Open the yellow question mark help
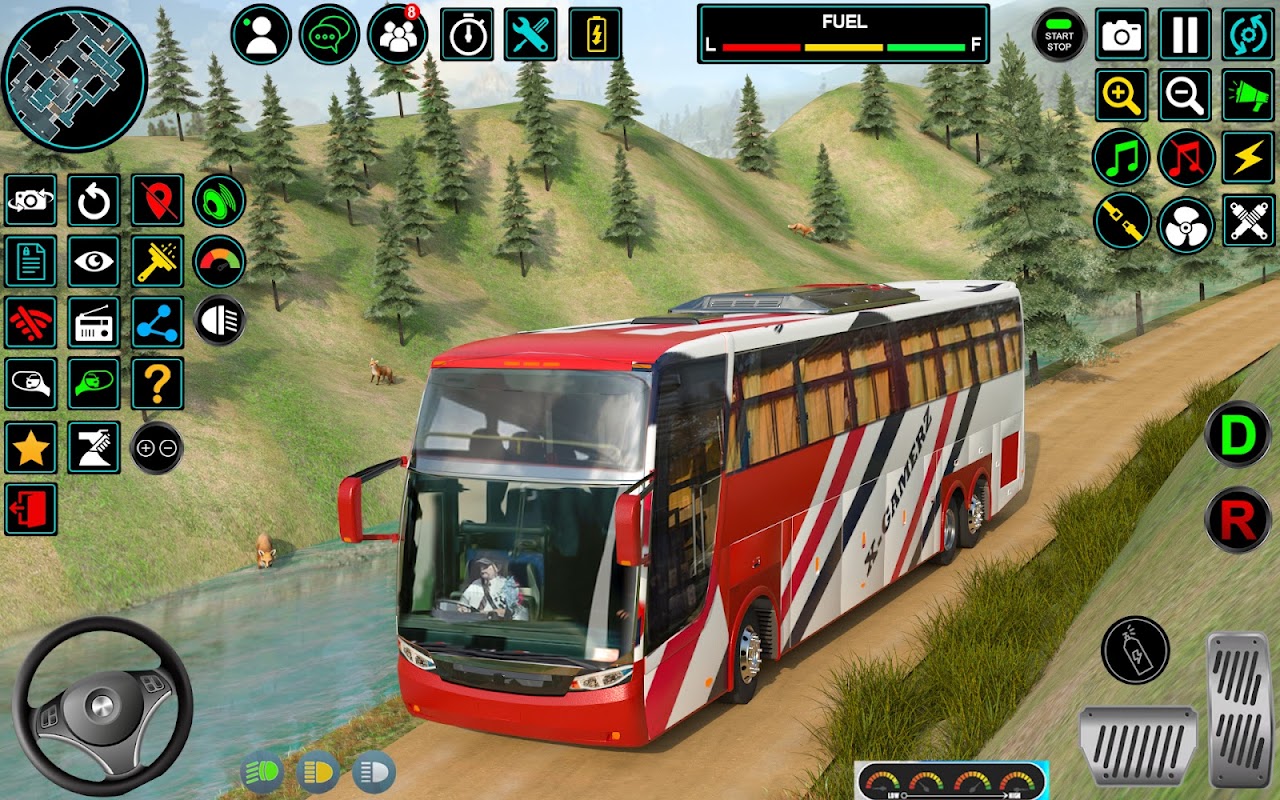1280x800 pixels. 157,383
